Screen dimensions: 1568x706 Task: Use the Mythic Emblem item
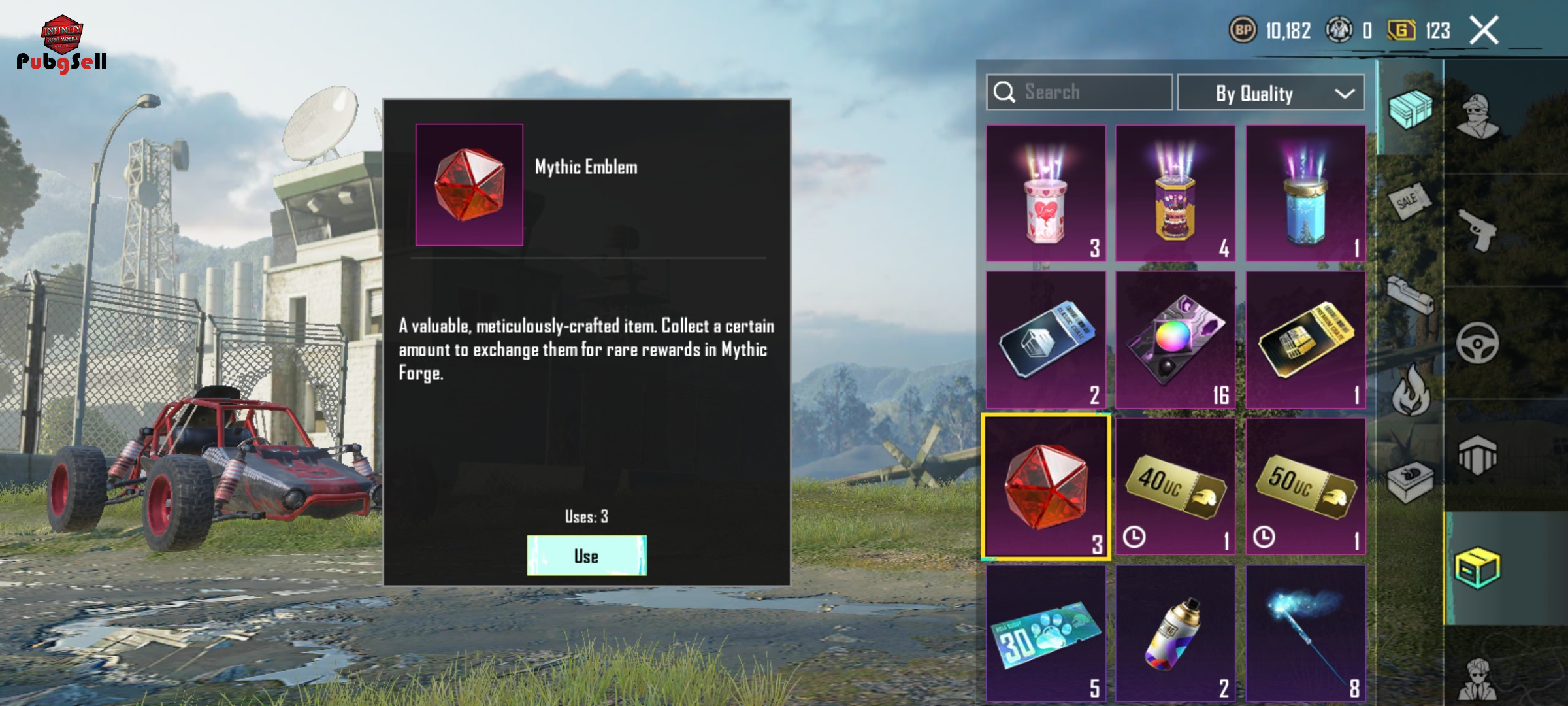[x=586, y=556]
